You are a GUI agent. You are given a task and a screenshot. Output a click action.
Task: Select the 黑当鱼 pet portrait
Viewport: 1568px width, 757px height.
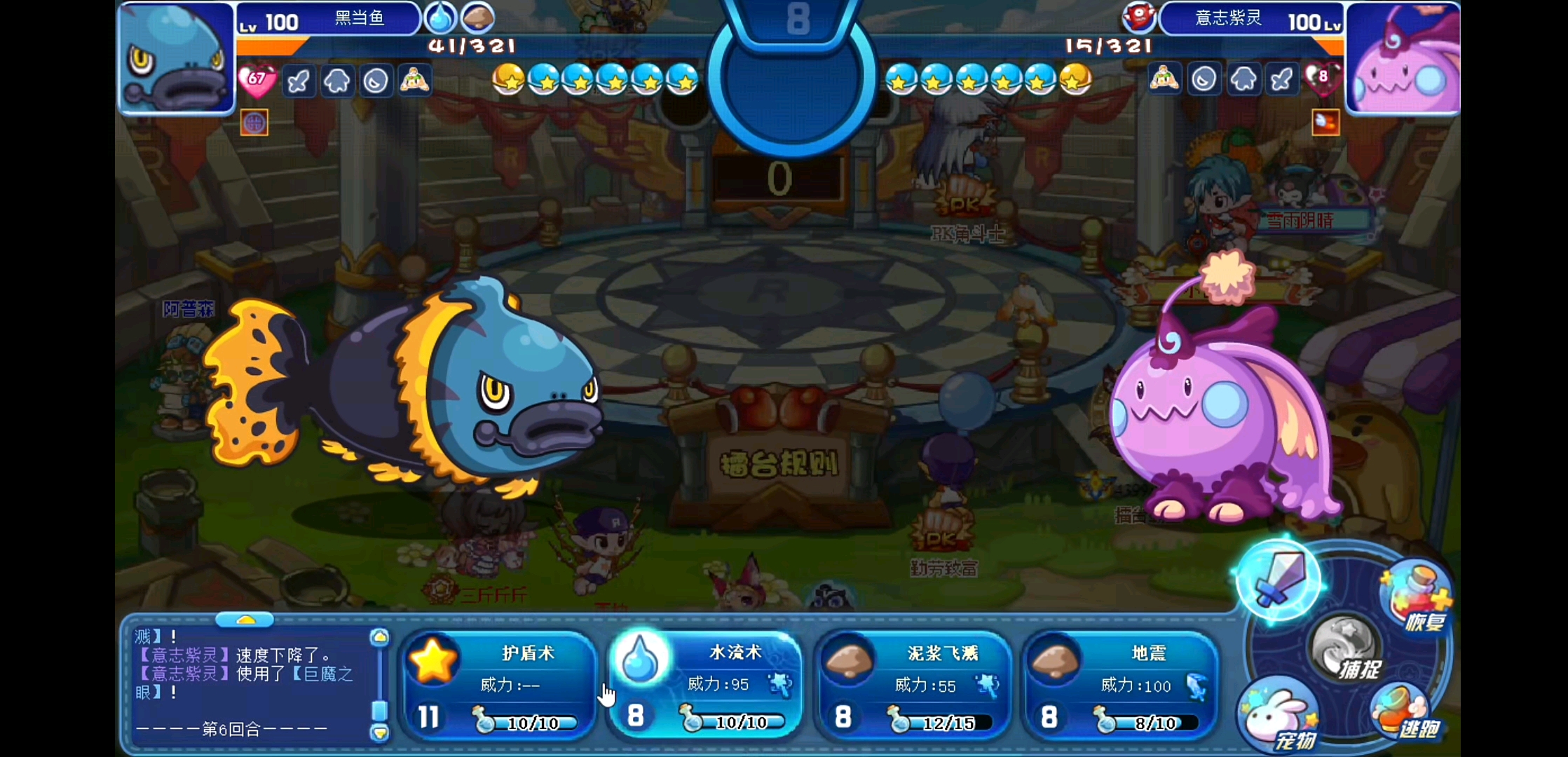177,57
